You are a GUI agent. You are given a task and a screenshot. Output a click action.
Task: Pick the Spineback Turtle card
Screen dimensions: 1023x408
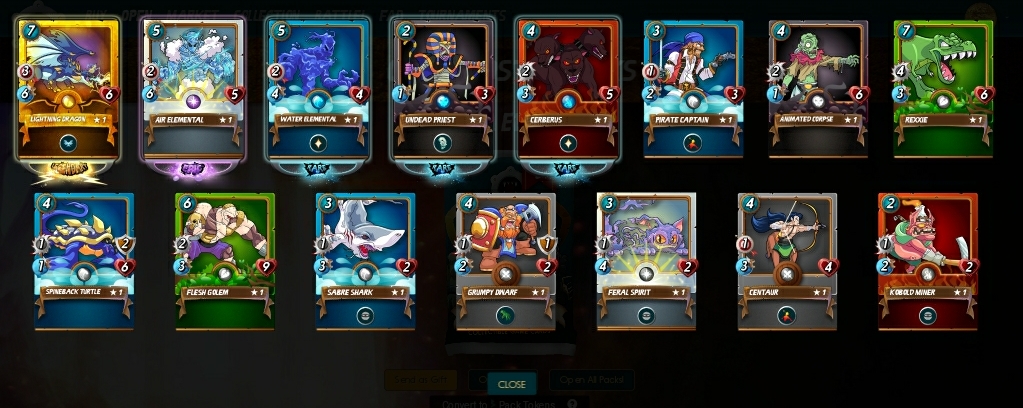pyautogui.click(x=84, y=262)
